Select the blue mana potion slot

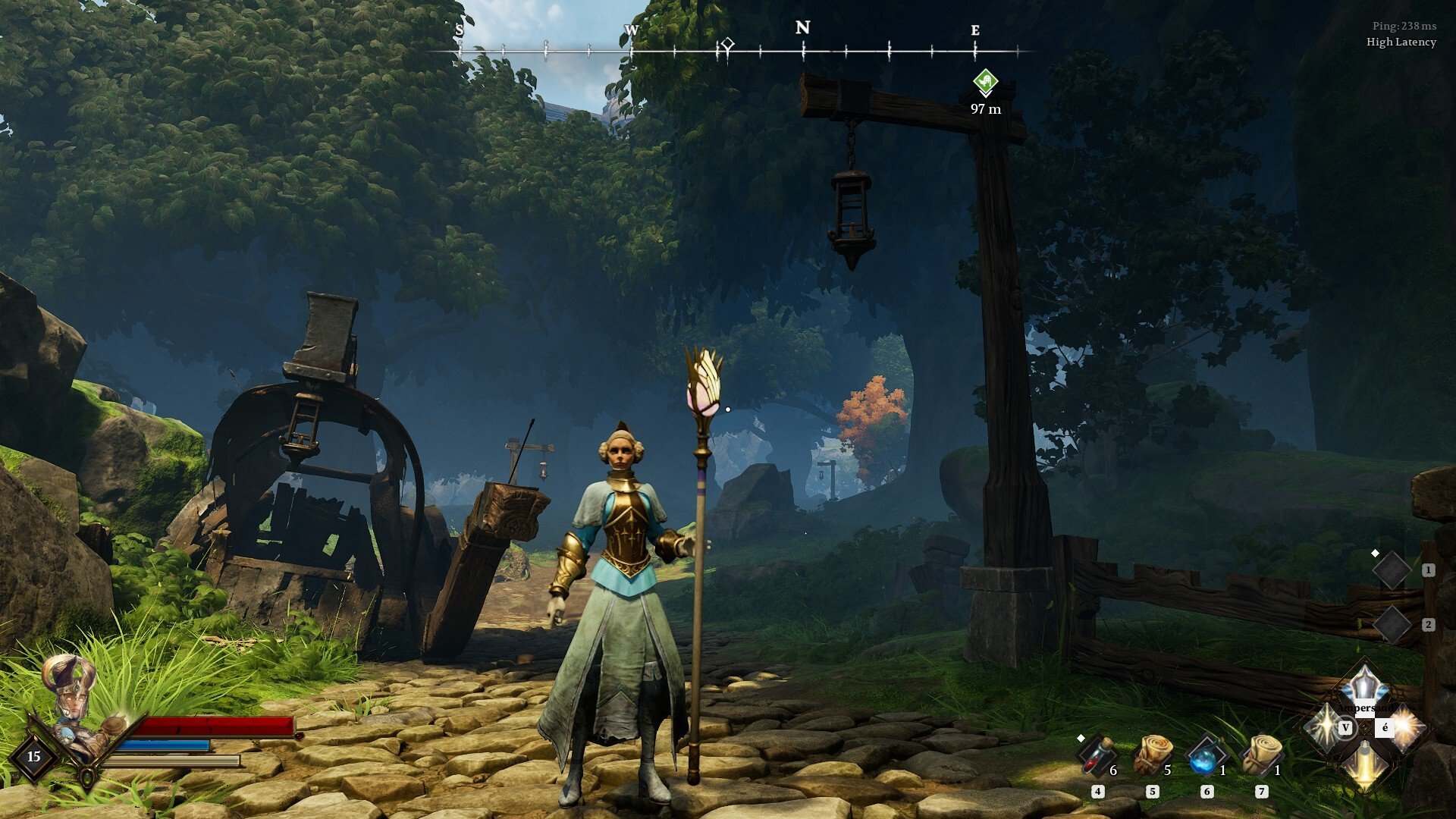(1205, 756)
